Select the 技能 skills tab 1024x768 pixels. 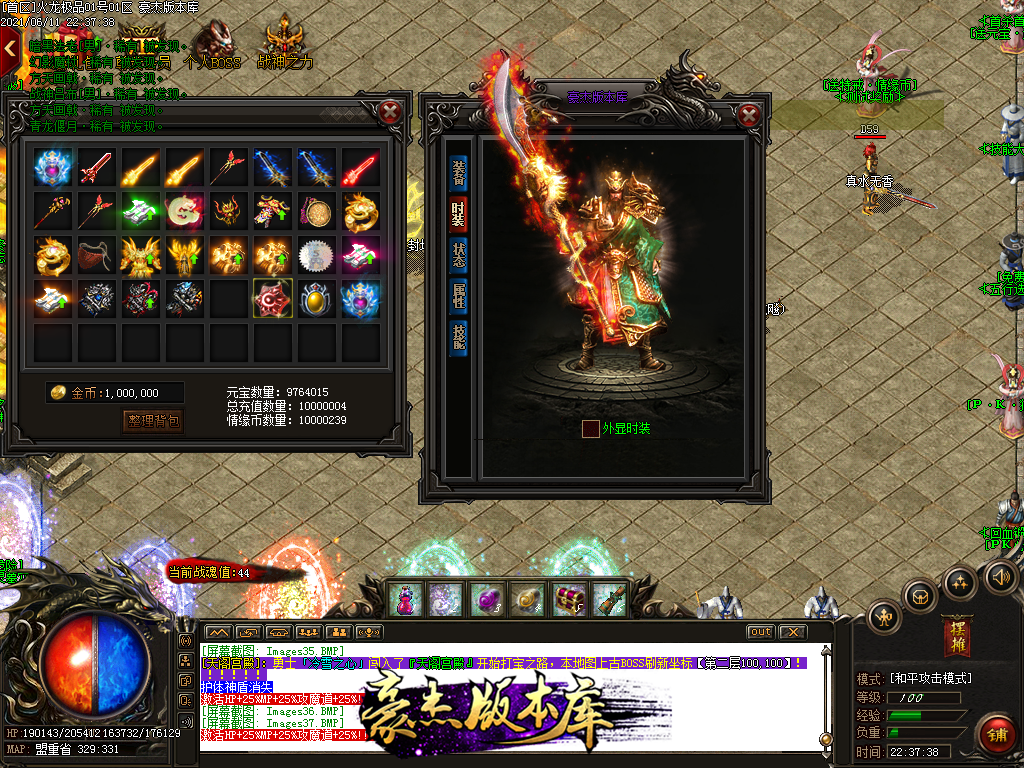tap(458, 336)
